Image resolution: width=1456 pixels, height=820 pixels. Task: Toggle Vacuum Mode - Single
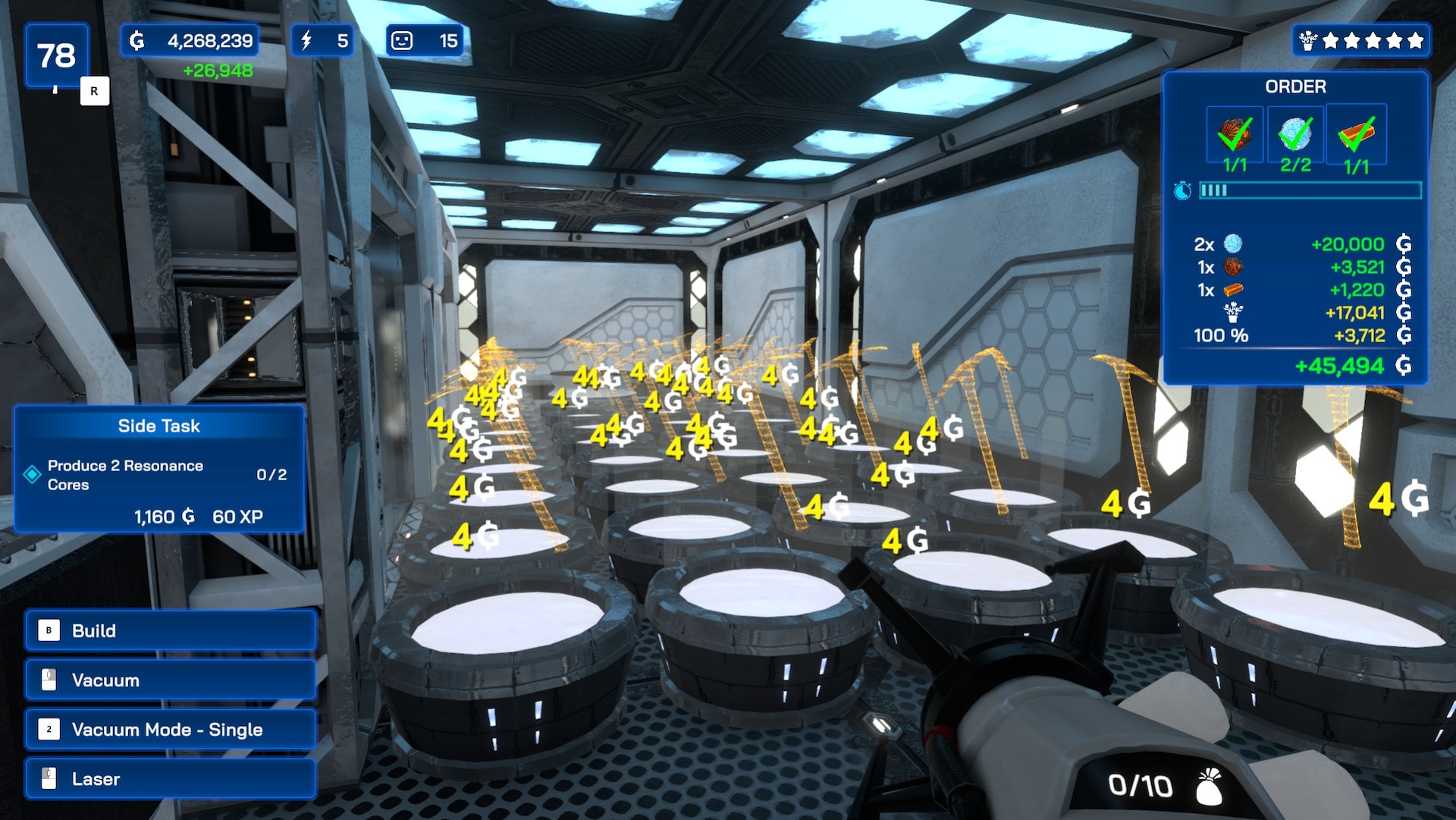tap(170, 730)
